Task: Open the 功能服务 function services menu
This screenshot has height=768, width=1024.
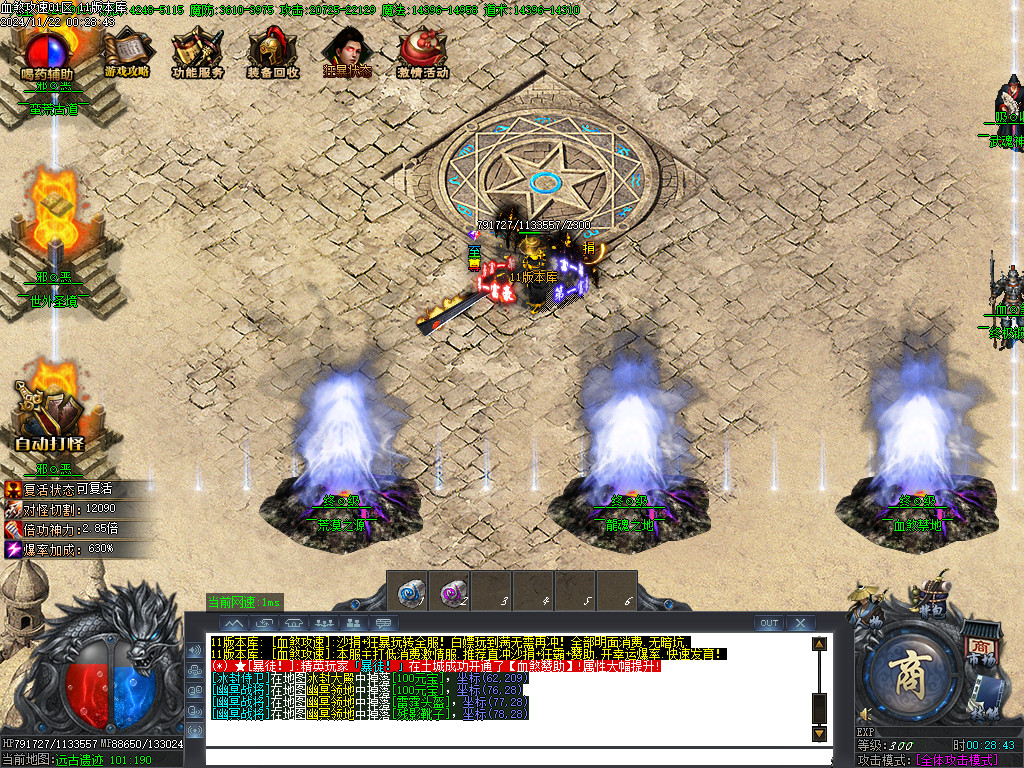Action: click(x=197, y=52)
